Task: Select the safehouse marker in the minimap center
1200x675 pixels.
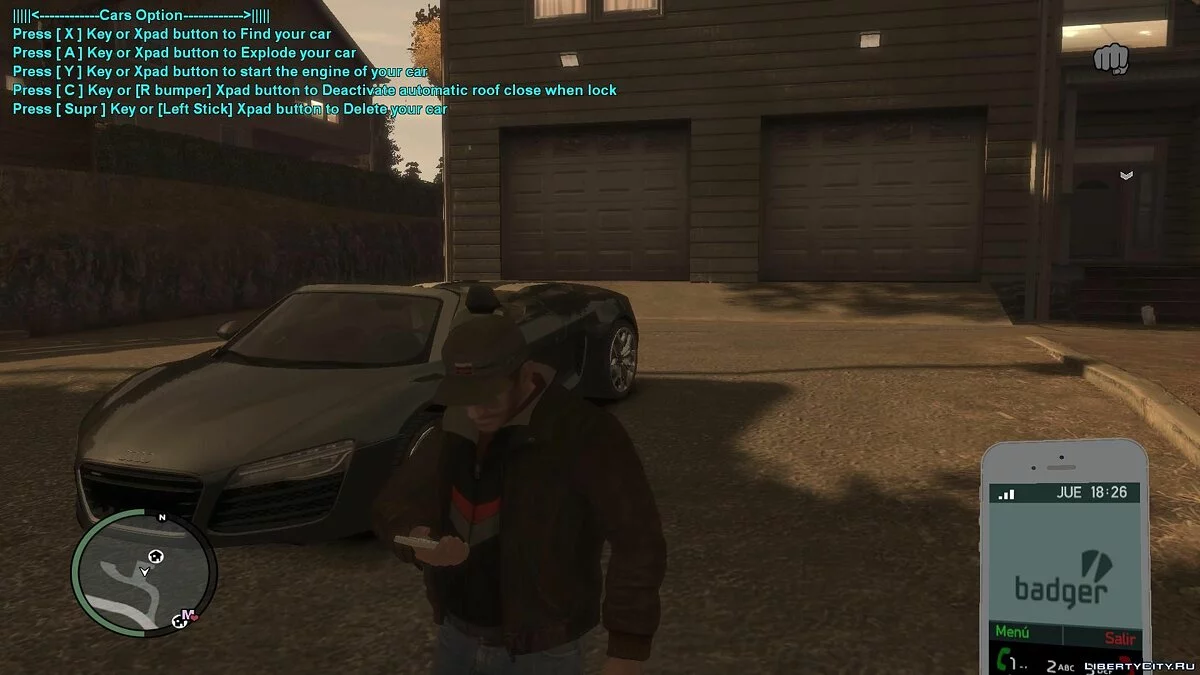Action: (x=155, y=556)
